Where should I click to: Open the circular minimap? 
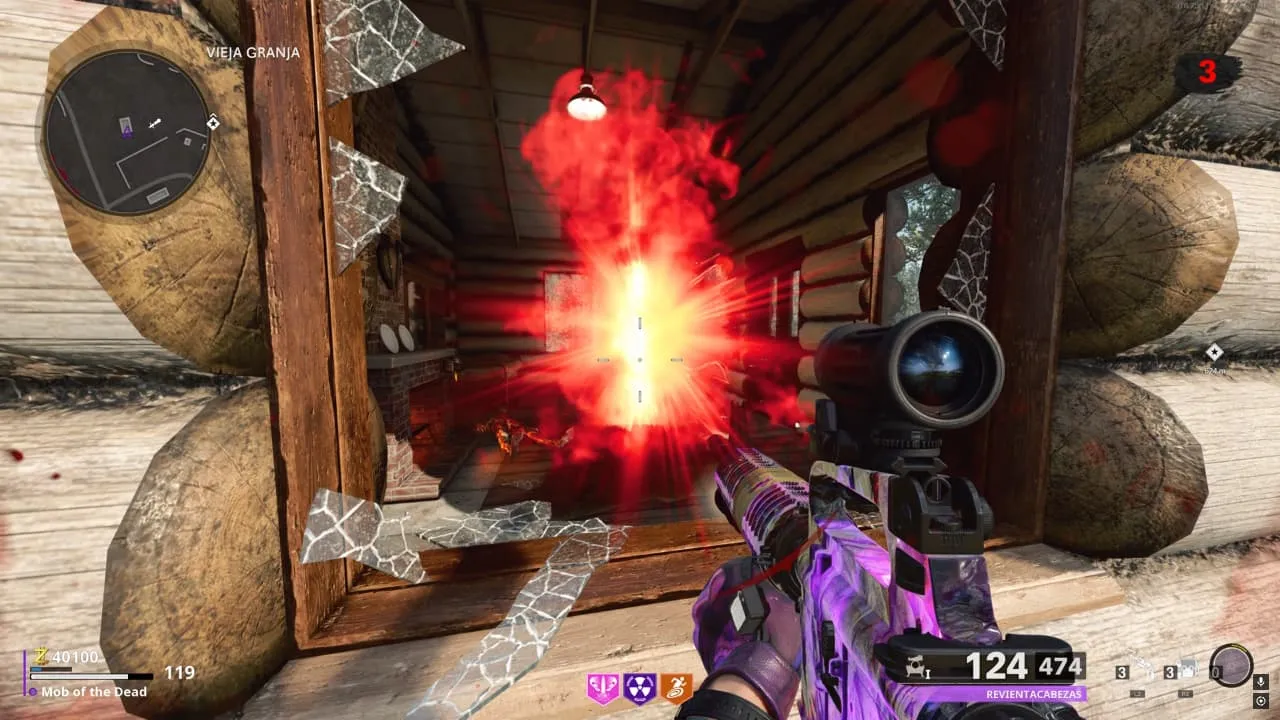pyautogui.click(x=127, y=131)
